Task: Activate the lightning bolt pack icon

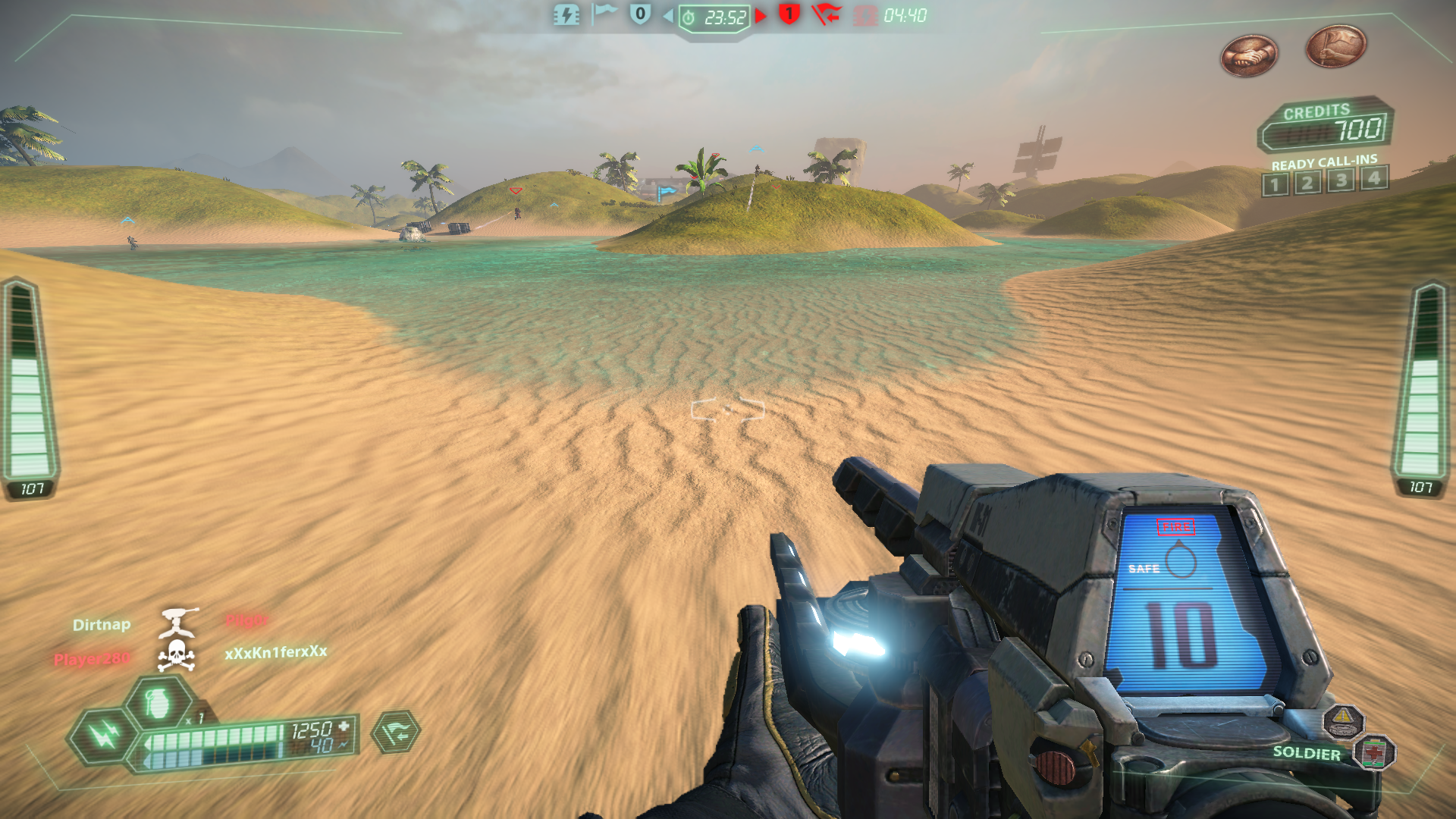Action: pyautogui.click(x=103, y=734)
